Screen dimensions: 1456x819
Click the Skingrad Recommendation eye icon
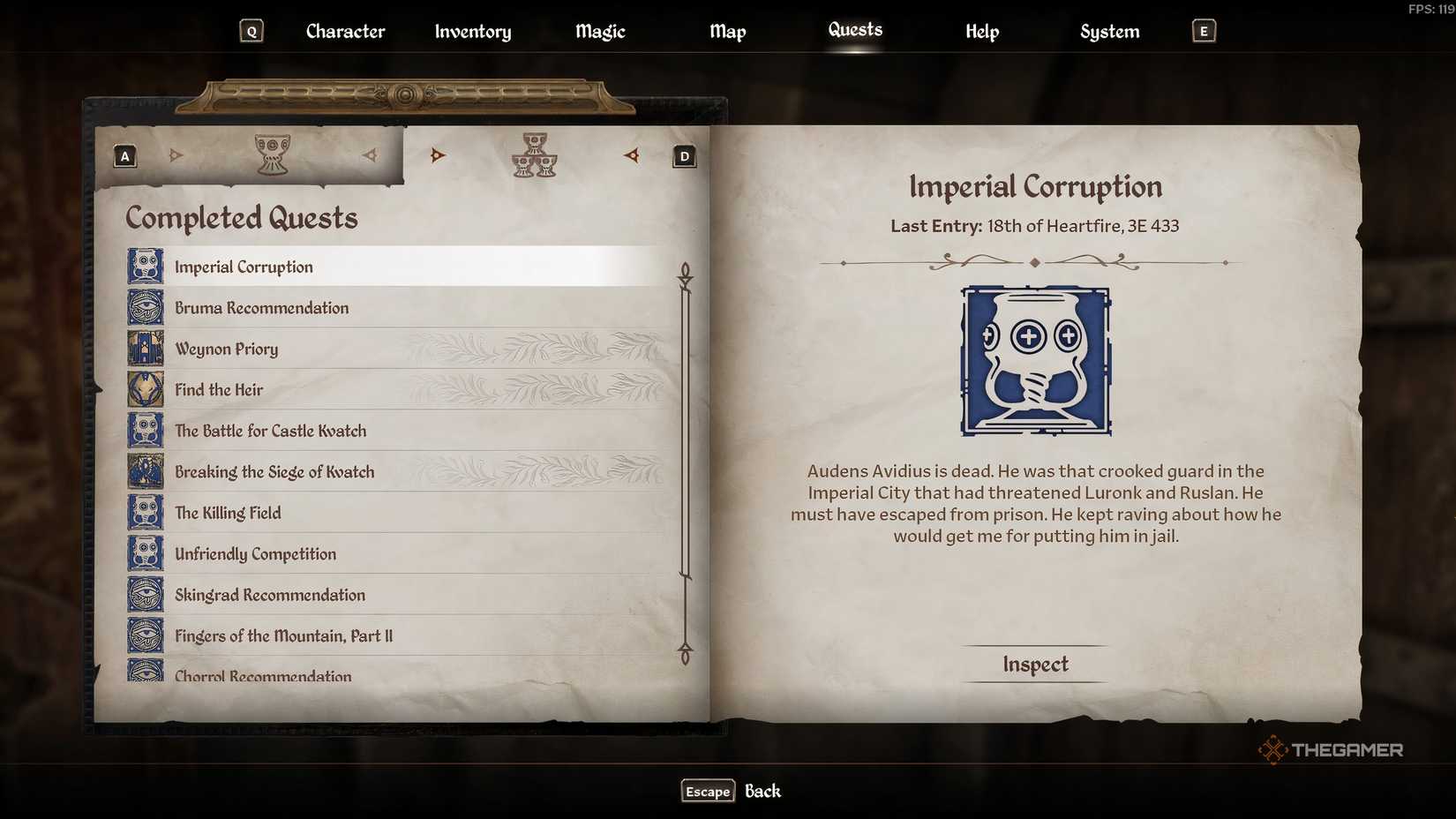pos(144,594)
